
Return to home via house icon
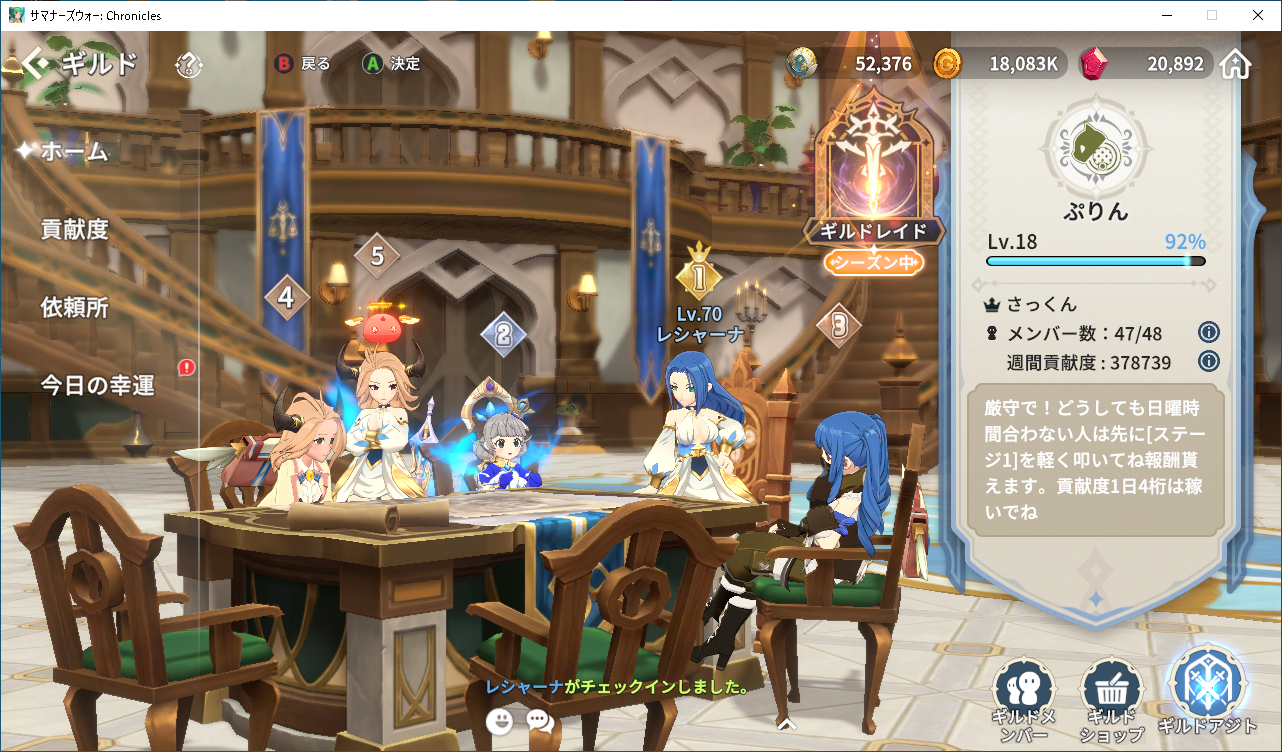click(x=1236, y=65)
